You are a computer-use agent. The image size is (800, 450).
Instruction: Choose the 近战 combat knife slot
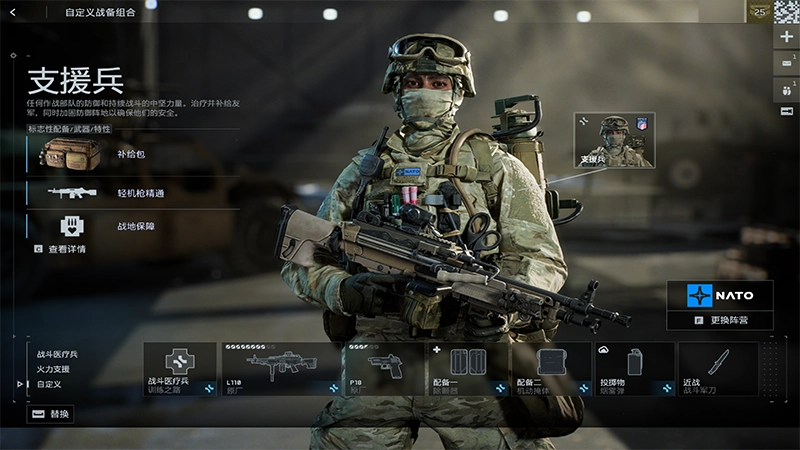tap(718, 368)
